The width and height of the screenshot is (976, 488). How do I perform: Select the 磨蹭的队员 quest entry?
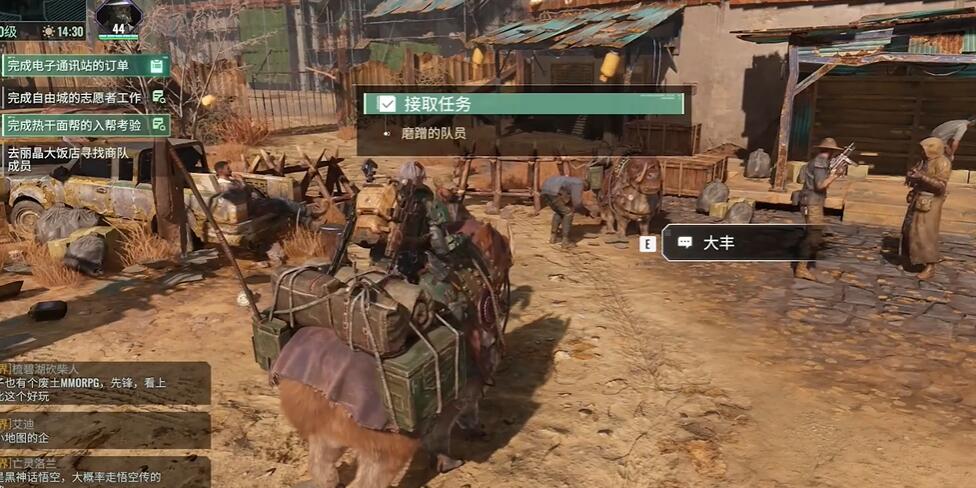tap(434, 133)
